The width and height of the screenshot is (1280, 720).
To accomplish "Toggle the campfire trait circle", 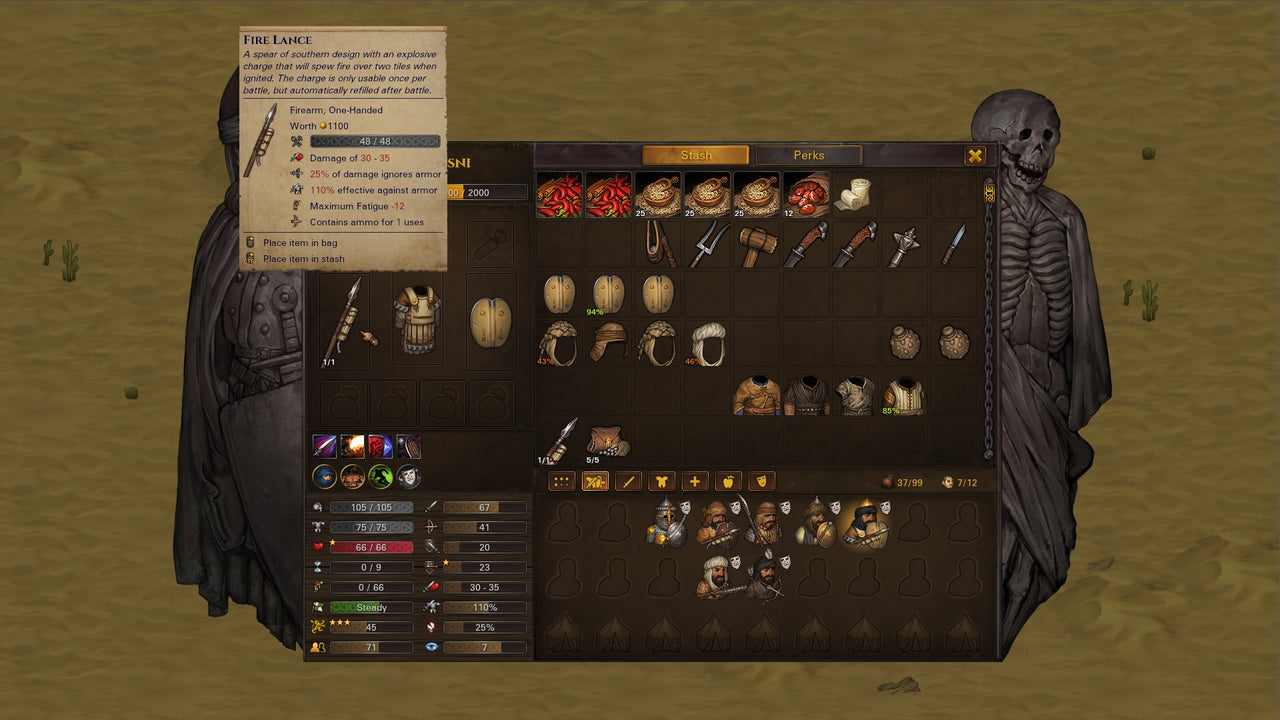I will pos(352,476).
